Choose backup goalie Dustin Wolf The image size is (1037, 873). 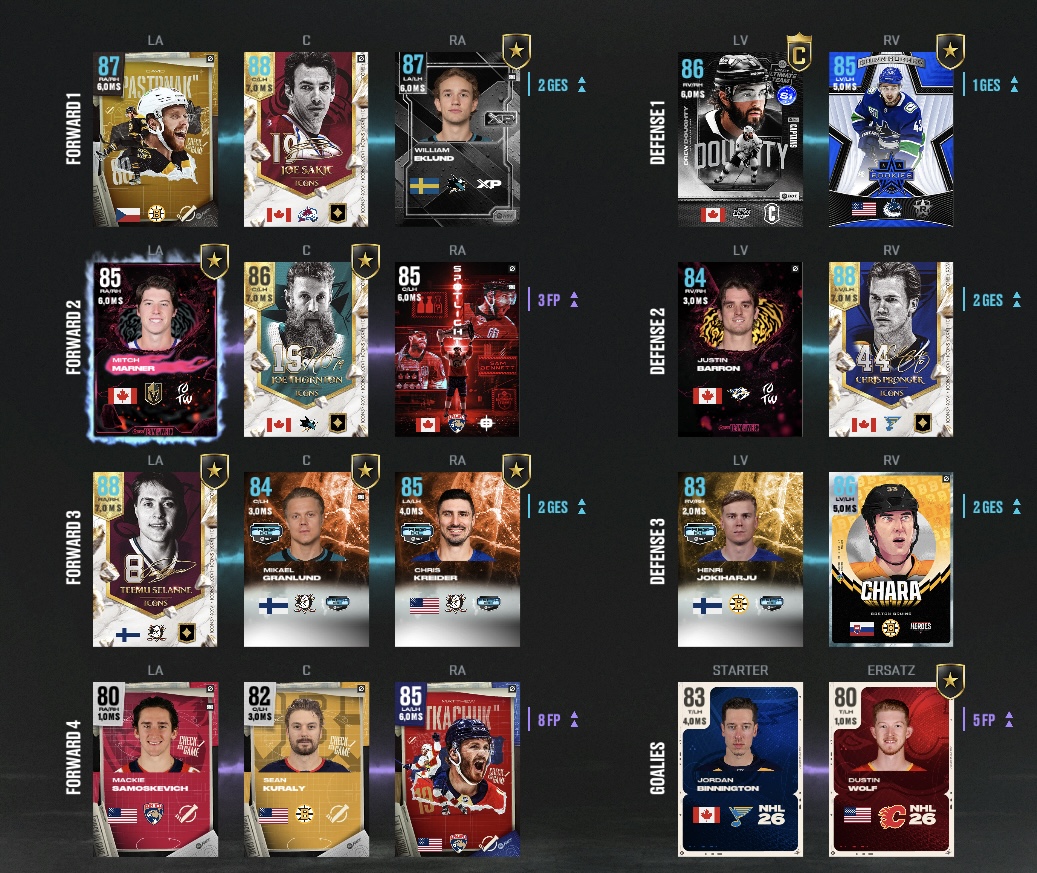(x=891, y=769)
